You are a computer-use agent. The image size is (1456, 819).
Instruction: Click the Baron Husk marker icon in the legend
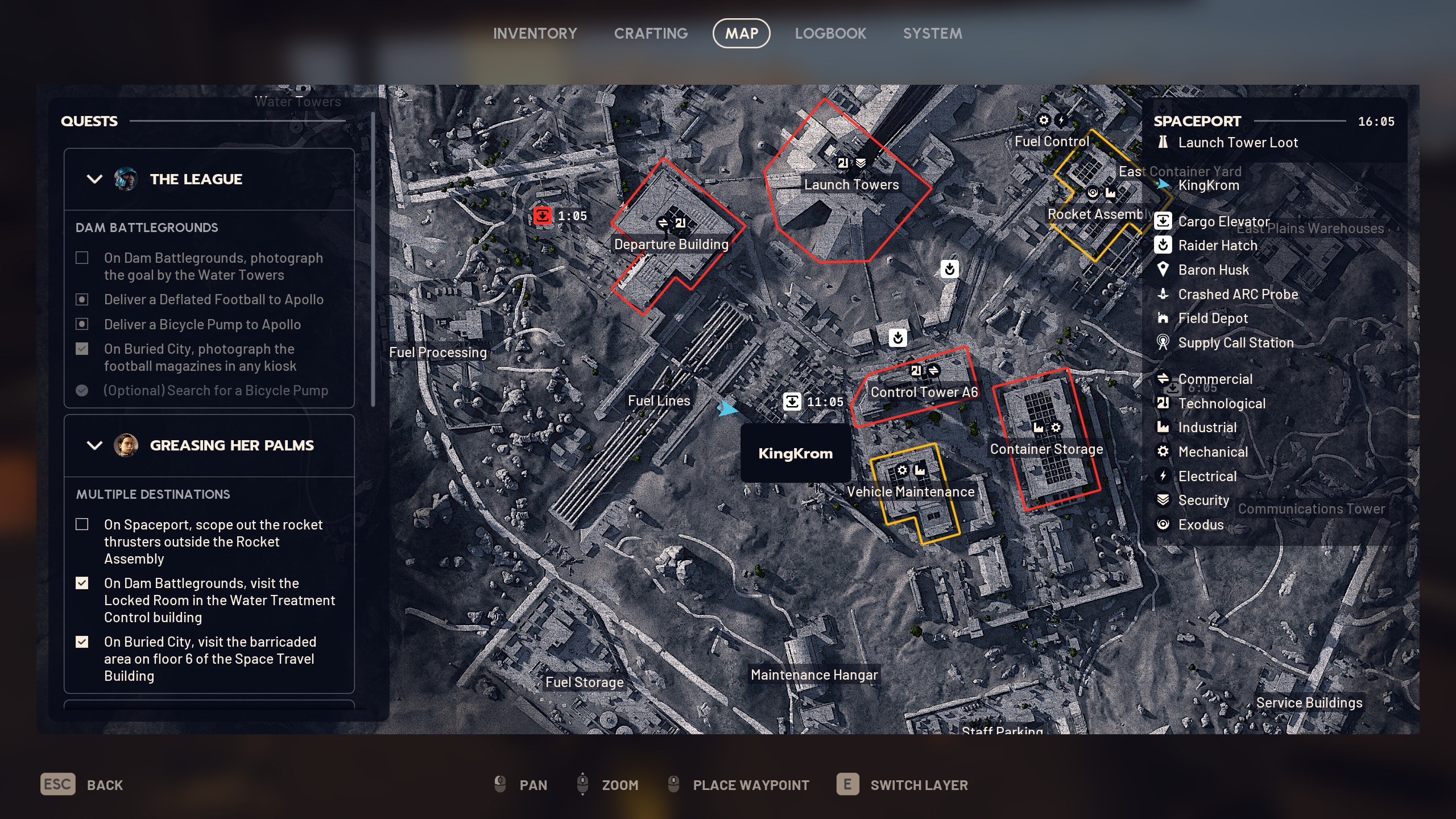click(1164, 270)
